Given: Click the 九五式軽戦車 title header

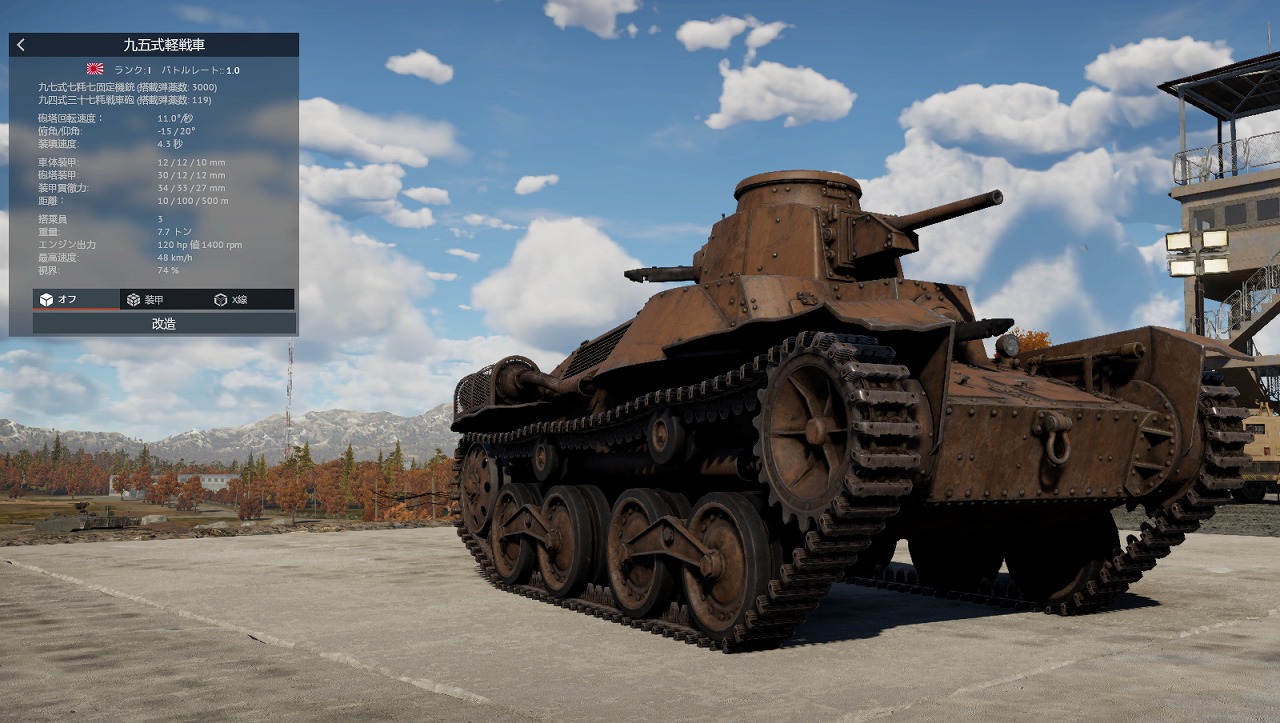Looking at the screenshot, I should coord(165,44).
